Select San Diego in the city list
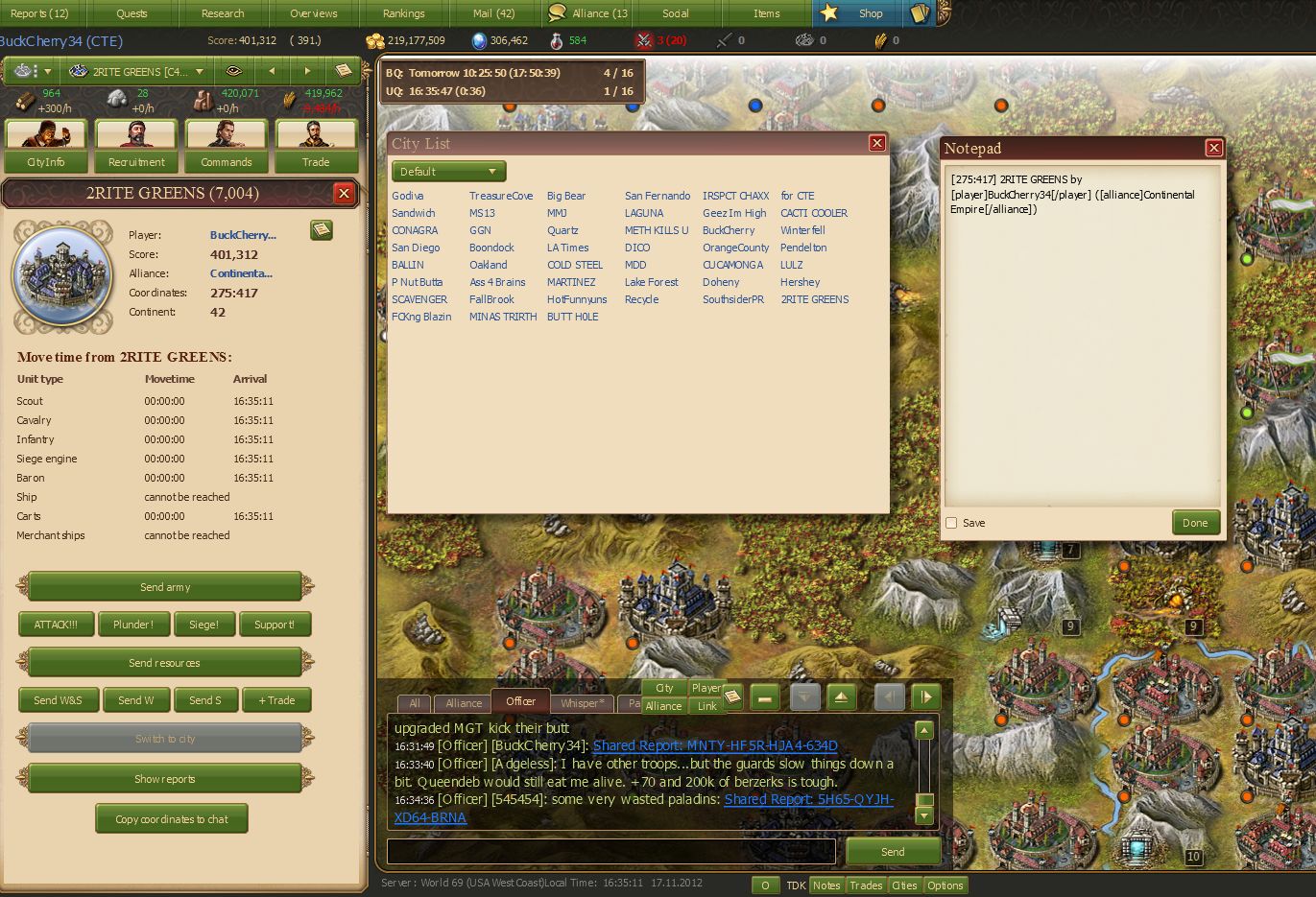 [x=416, y=248]
